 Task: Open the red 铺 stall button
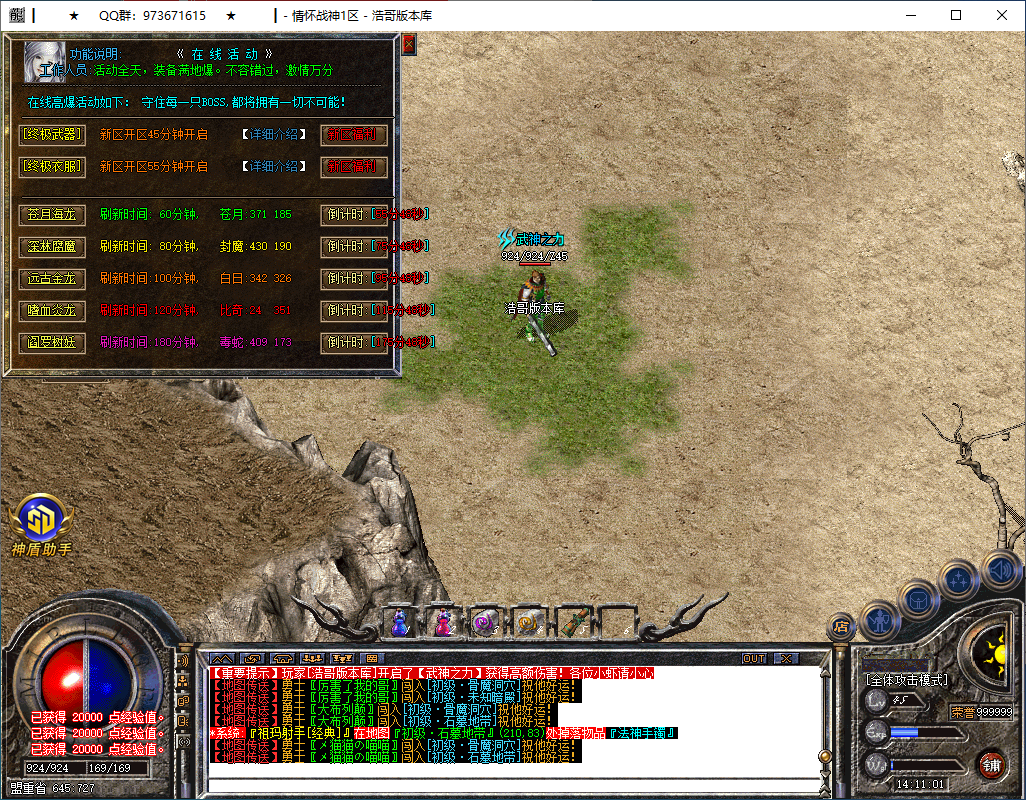(992, 766)
